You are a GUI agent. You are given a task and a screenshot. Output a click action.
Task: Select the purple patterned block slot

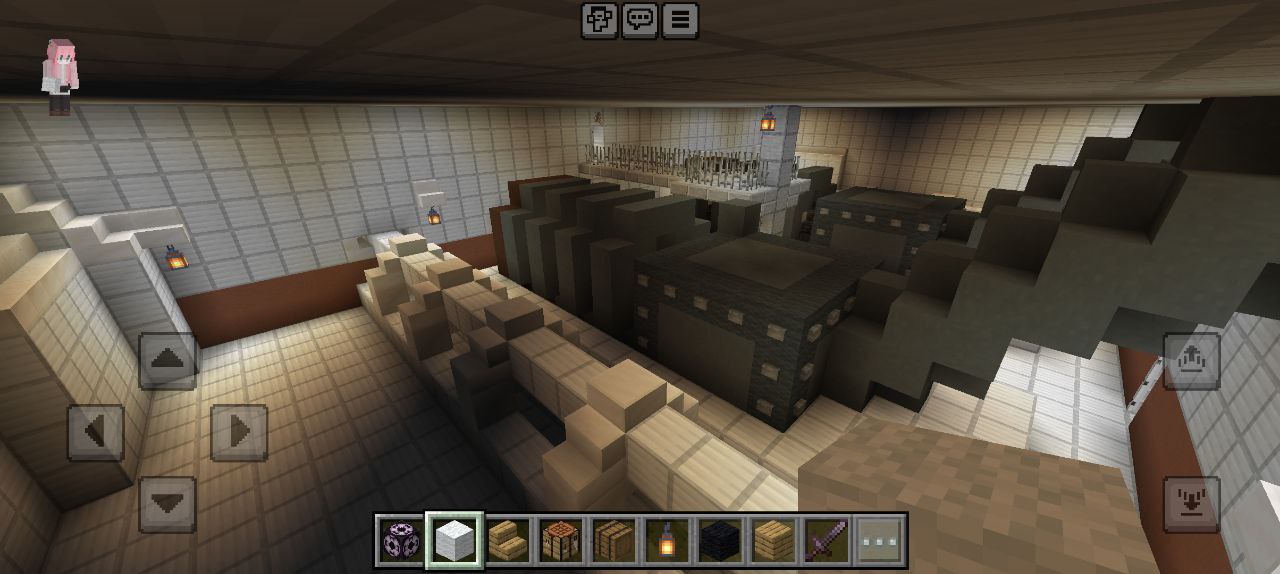[402, 541]
